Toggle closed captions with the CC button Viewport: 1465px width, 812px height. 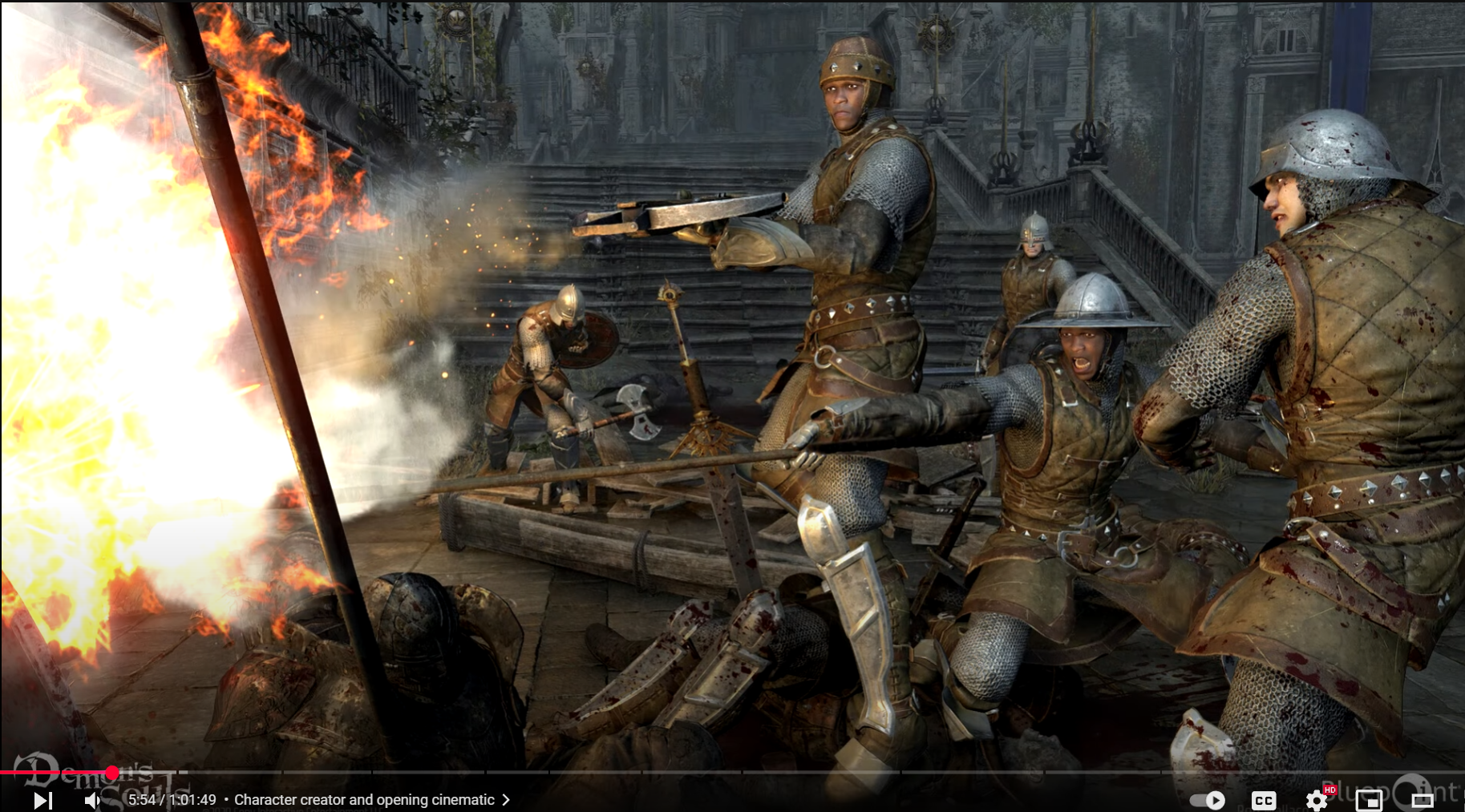1264,800
